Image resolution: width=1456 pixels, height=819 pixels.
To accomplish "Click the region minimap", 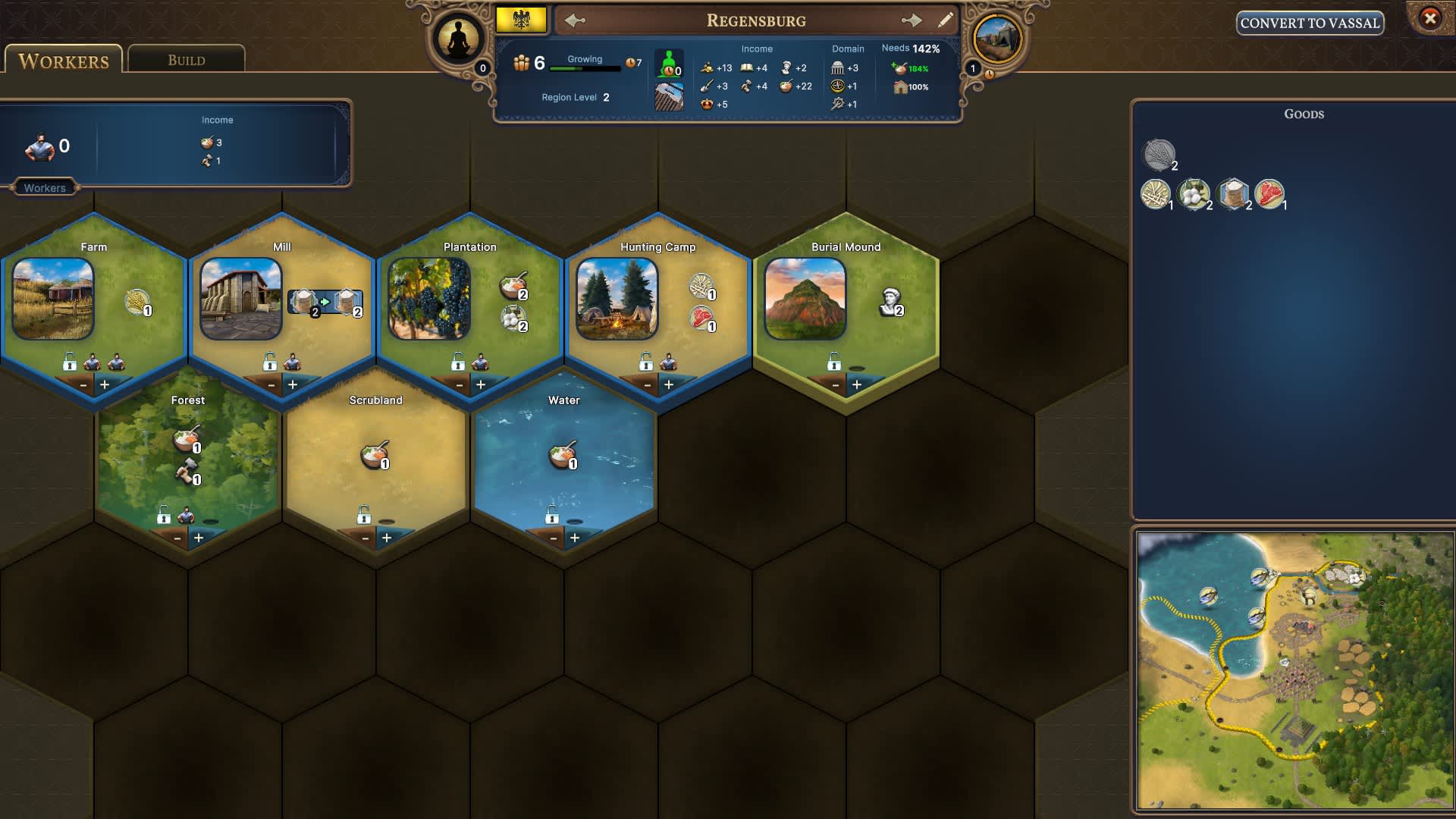I will [x=1294, y=670].
